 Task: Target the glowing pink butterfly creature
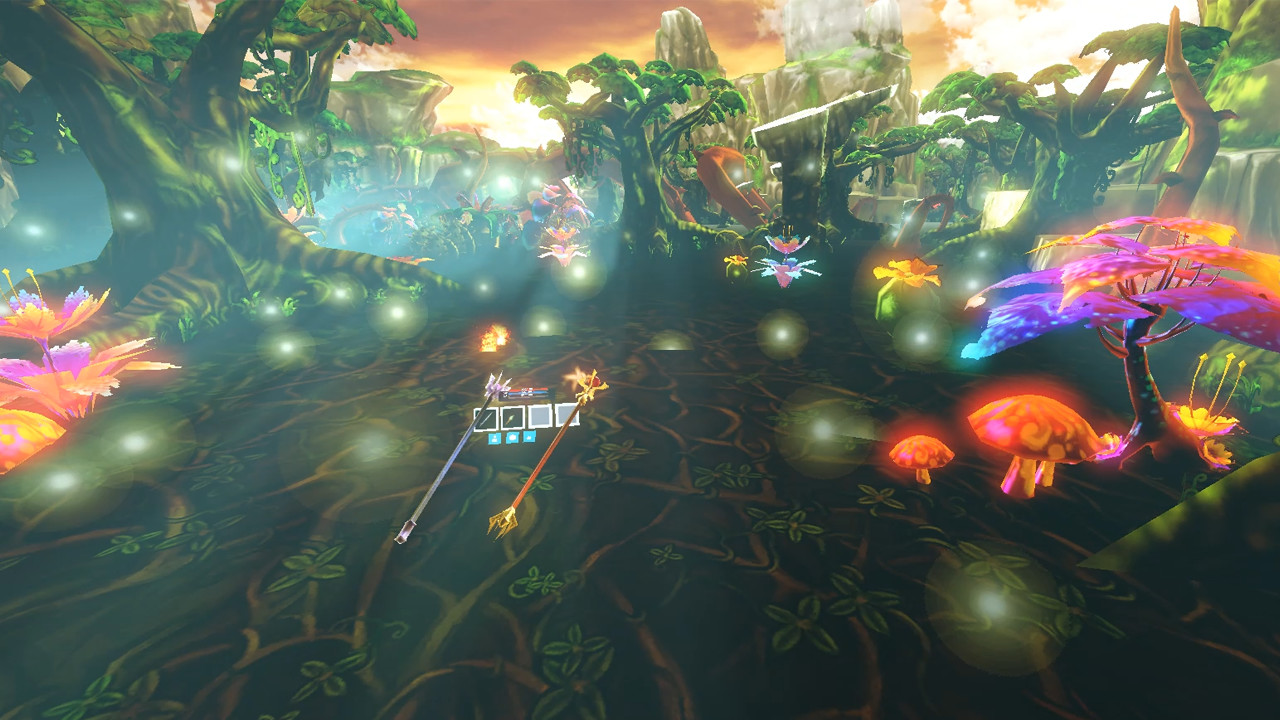tap(785, 260)
